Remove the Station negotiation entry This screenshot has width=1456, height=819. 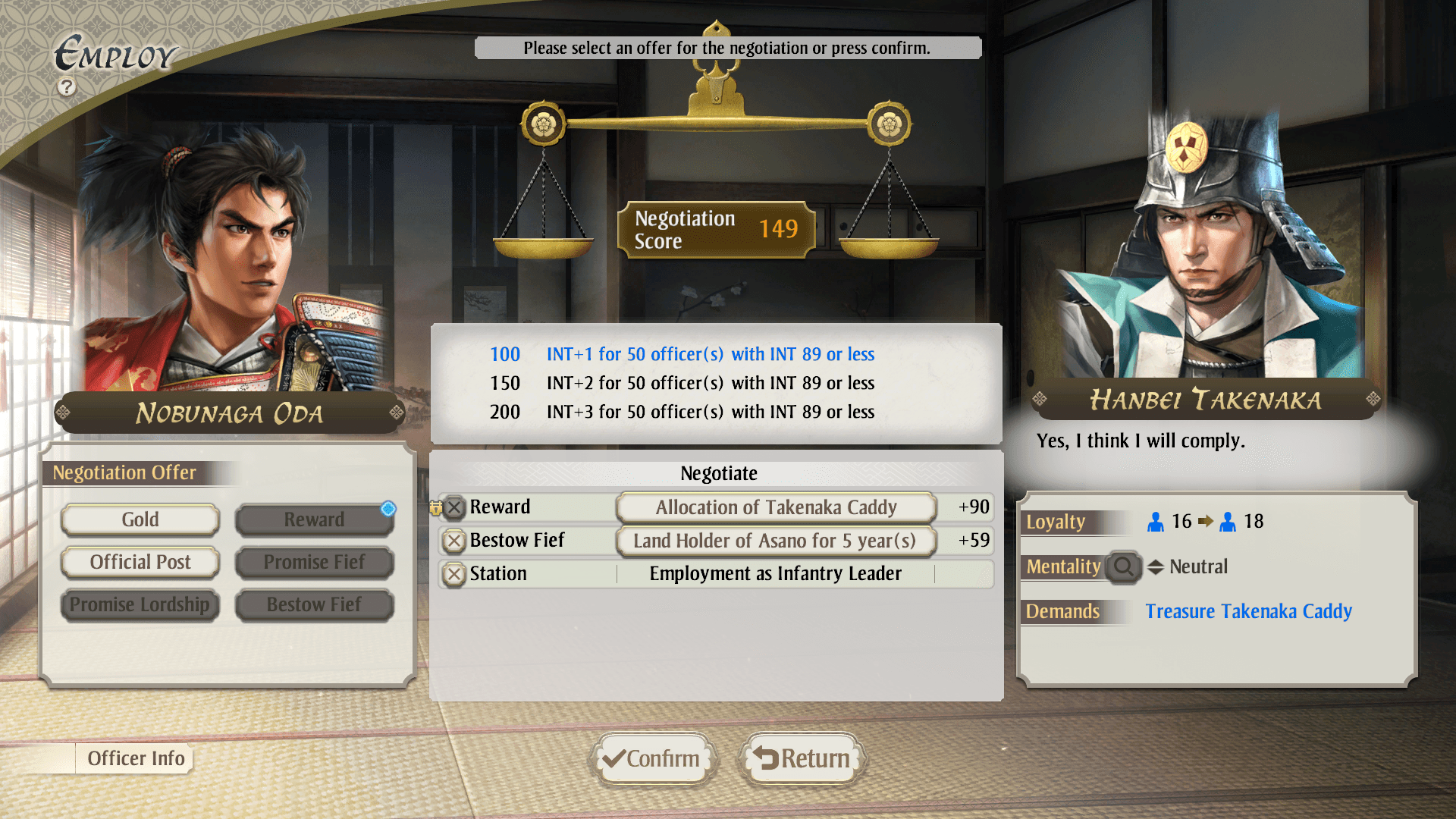tap(454, 574)
